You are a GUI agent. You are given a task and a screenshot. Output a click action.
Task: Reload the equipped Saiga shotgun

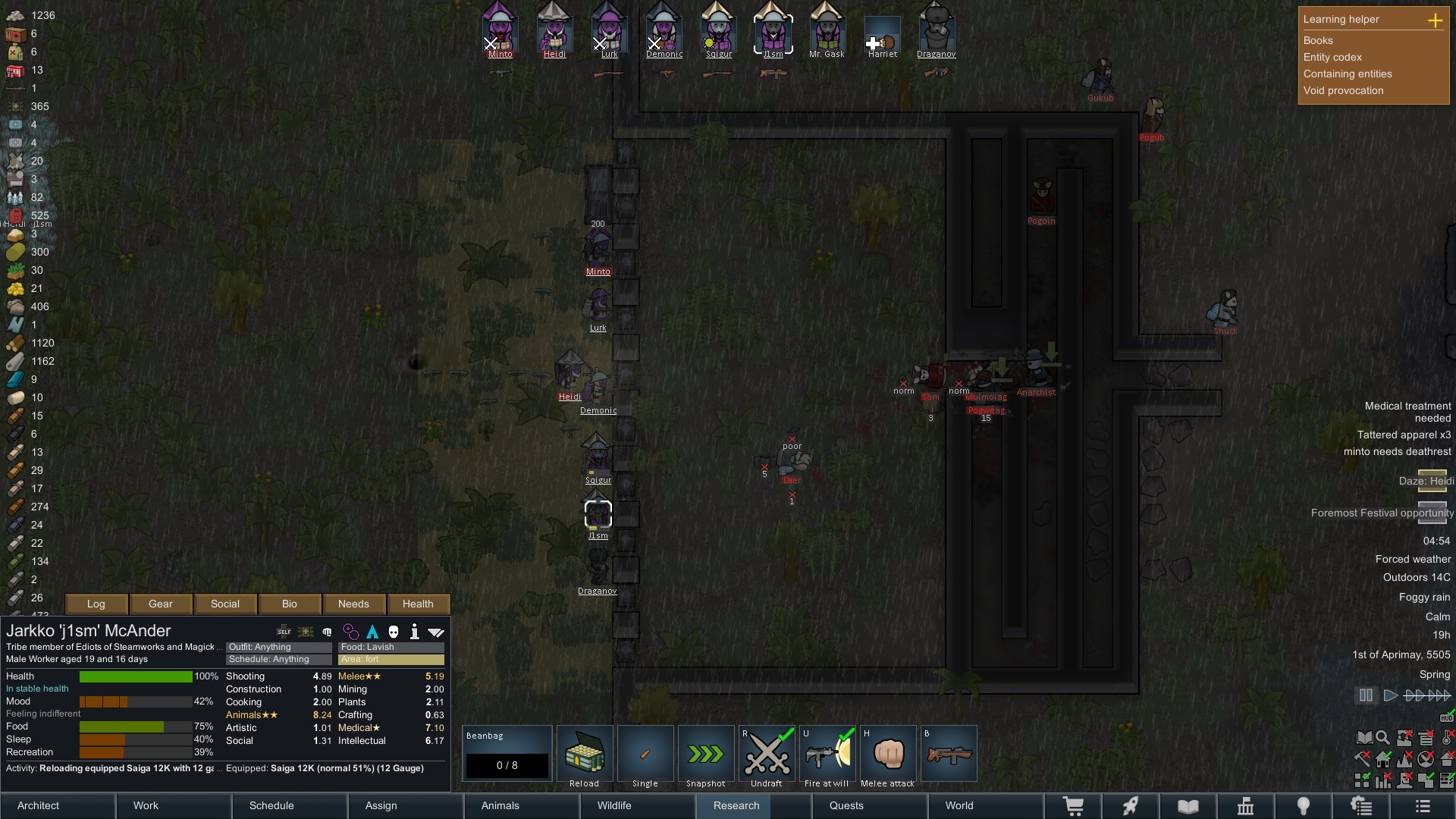pos(585,755)
